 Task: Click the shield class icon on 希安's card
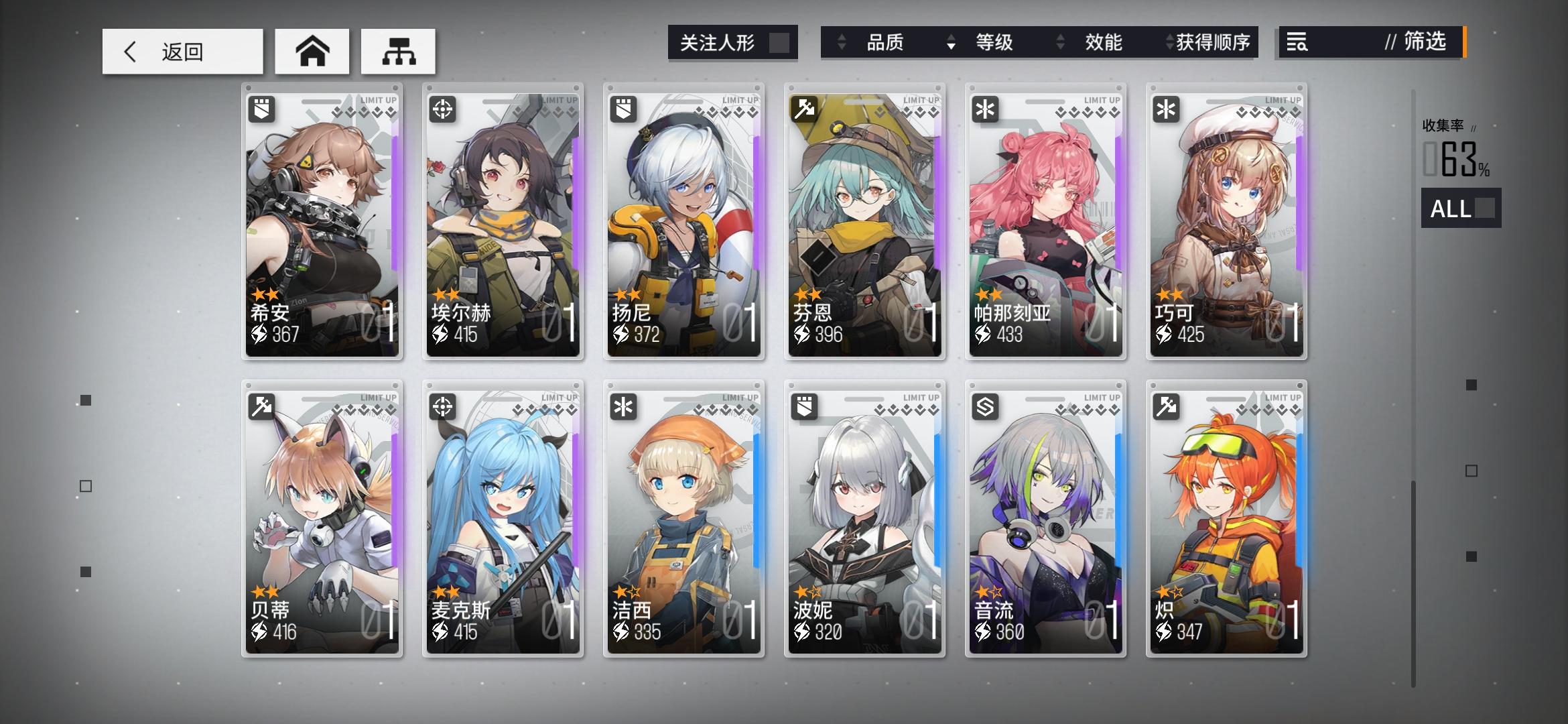[261, 109]
